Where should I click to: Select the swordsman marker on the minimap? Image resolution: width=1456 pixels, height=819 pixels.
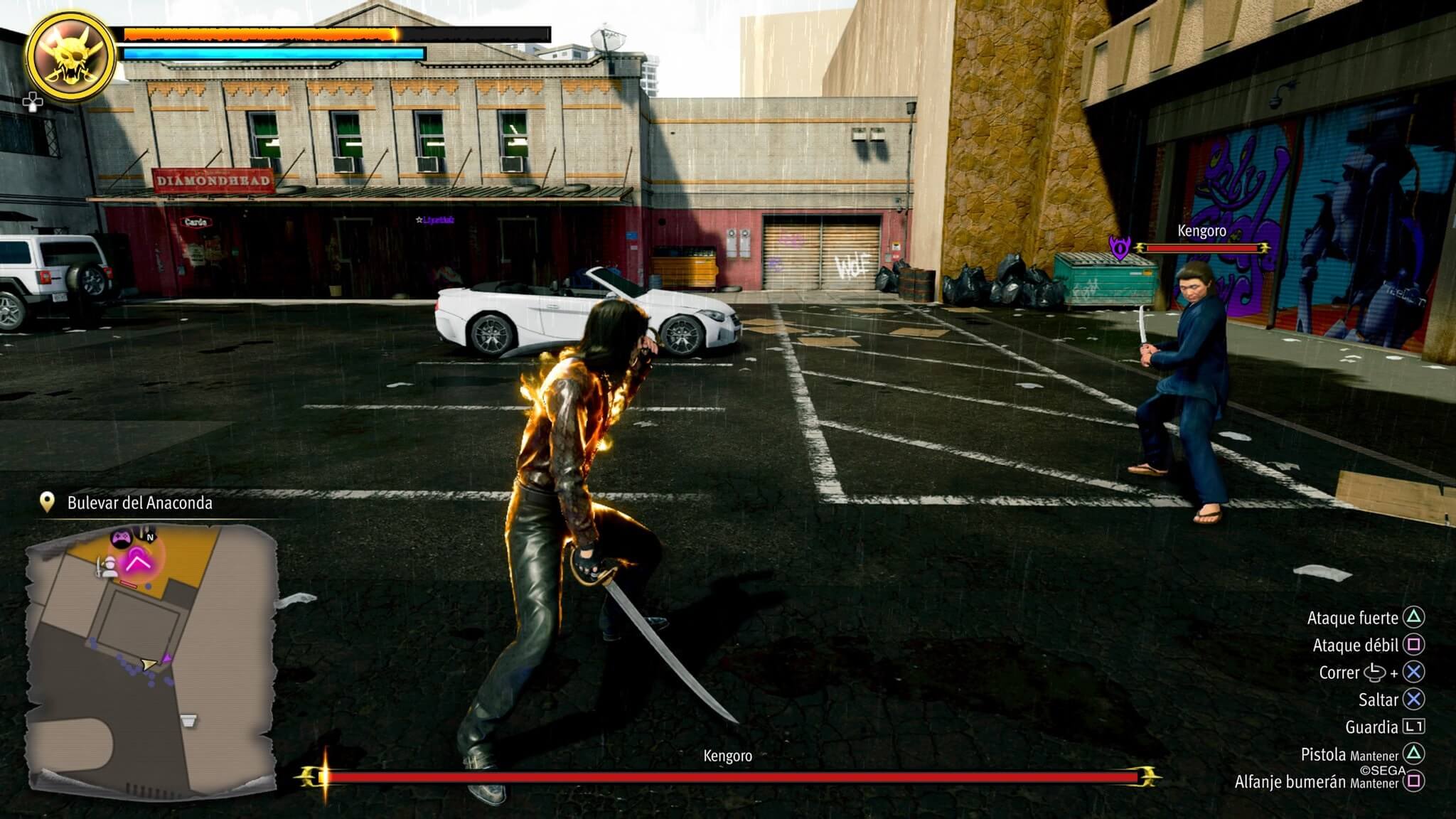pos(108,567)
